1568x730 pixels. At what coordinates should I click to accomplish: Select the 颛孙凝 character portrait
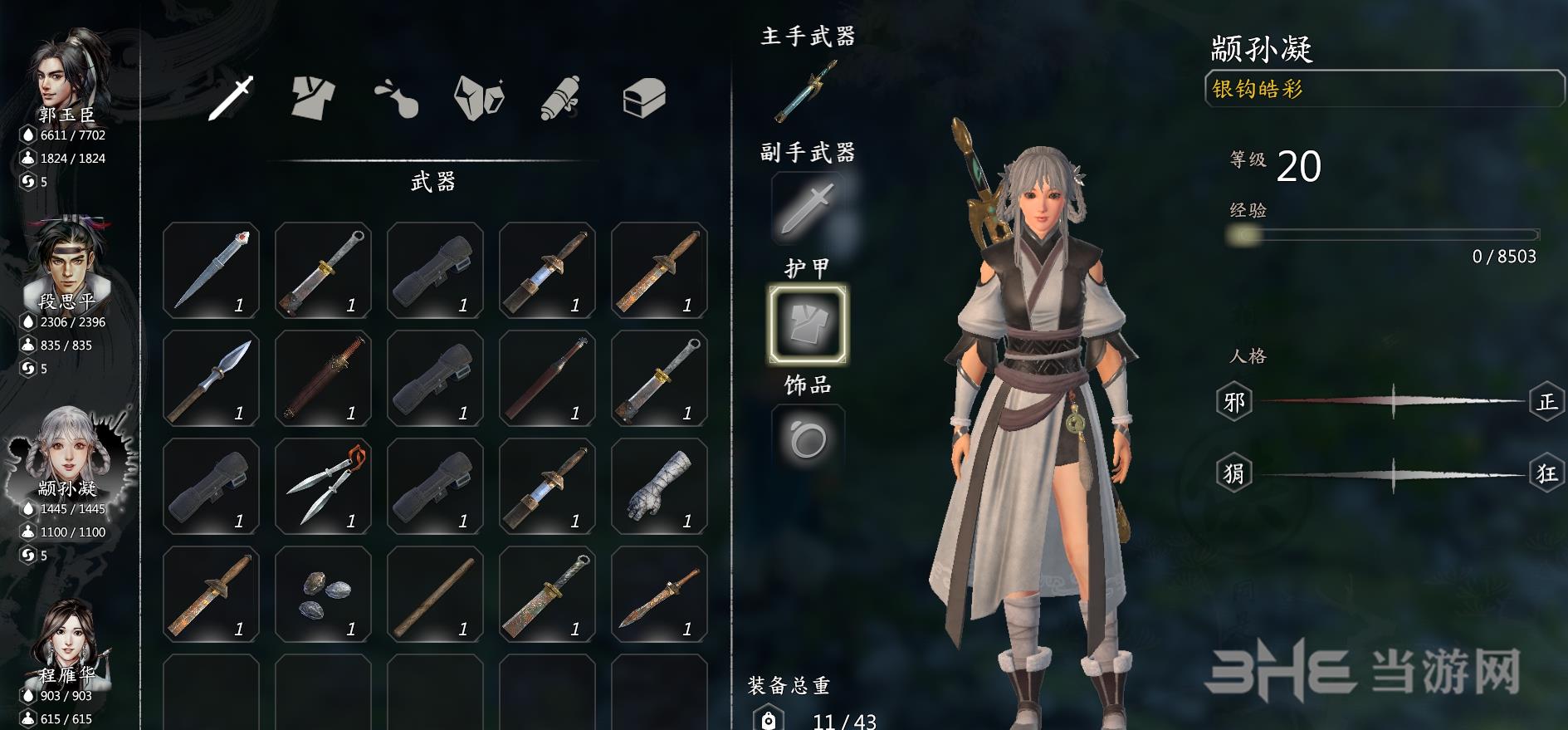coord(66,448)
